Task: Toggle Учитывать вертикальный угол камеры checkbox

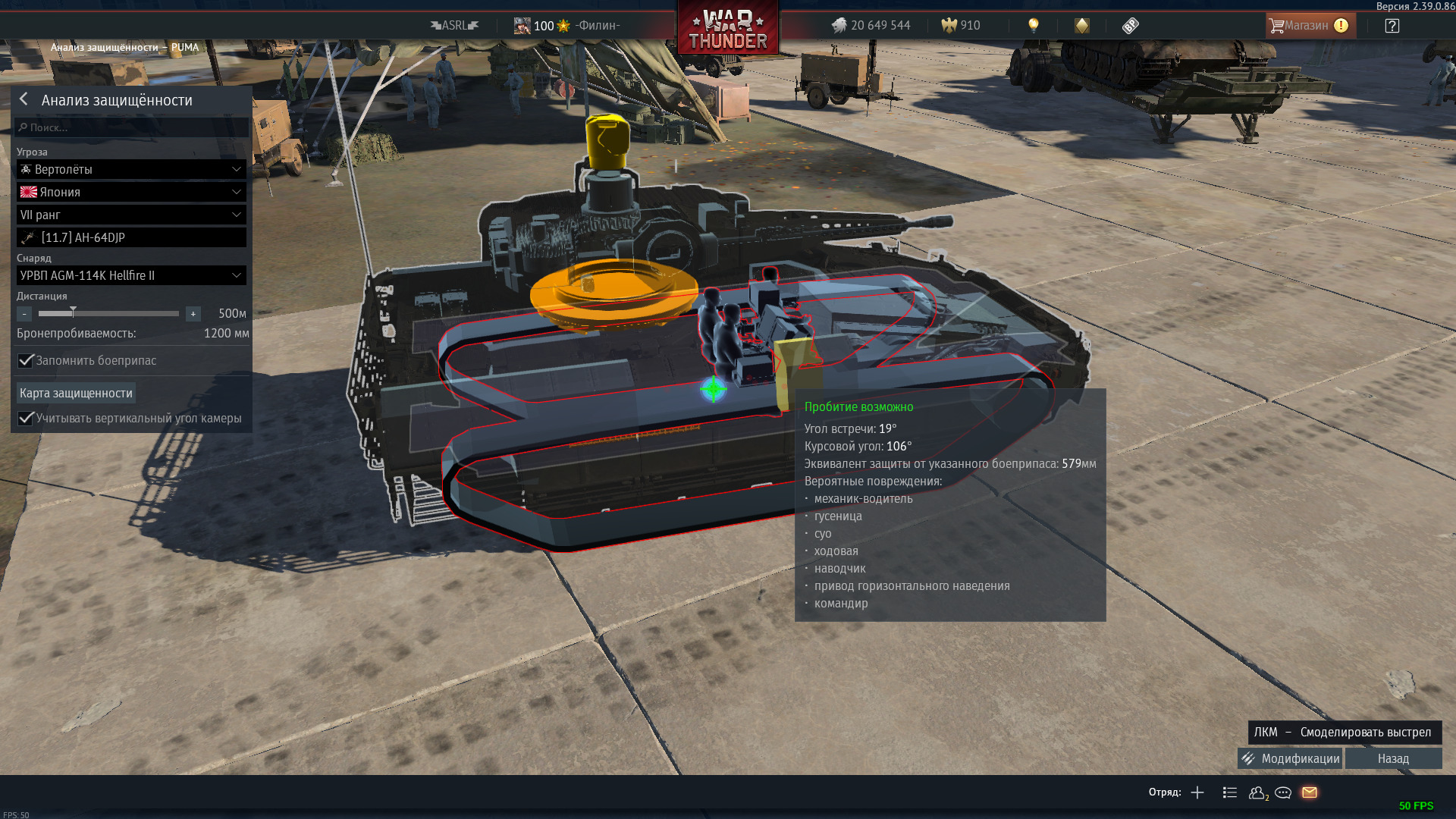Action: click(x=26, y=418)
